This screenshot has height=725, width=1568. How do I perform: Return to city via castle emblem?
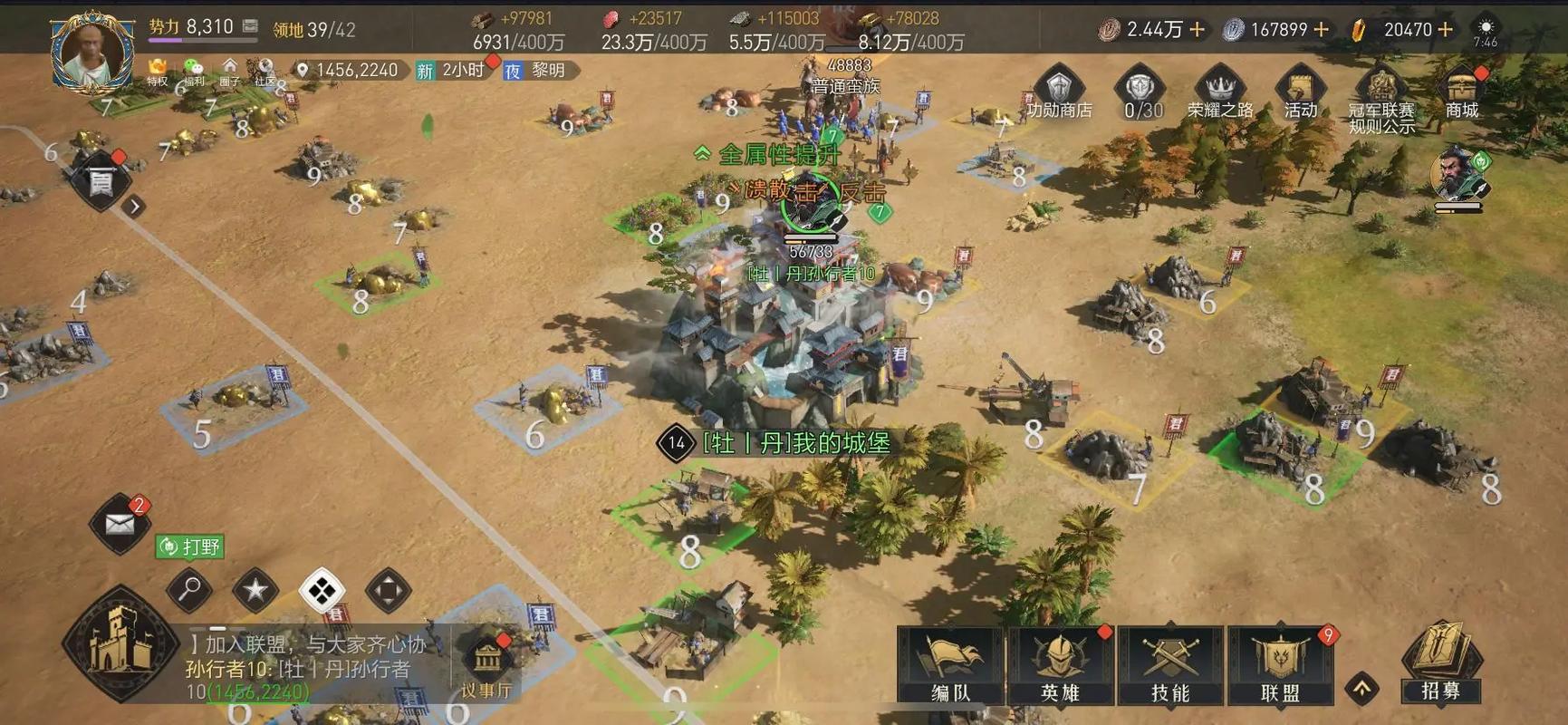119,643
